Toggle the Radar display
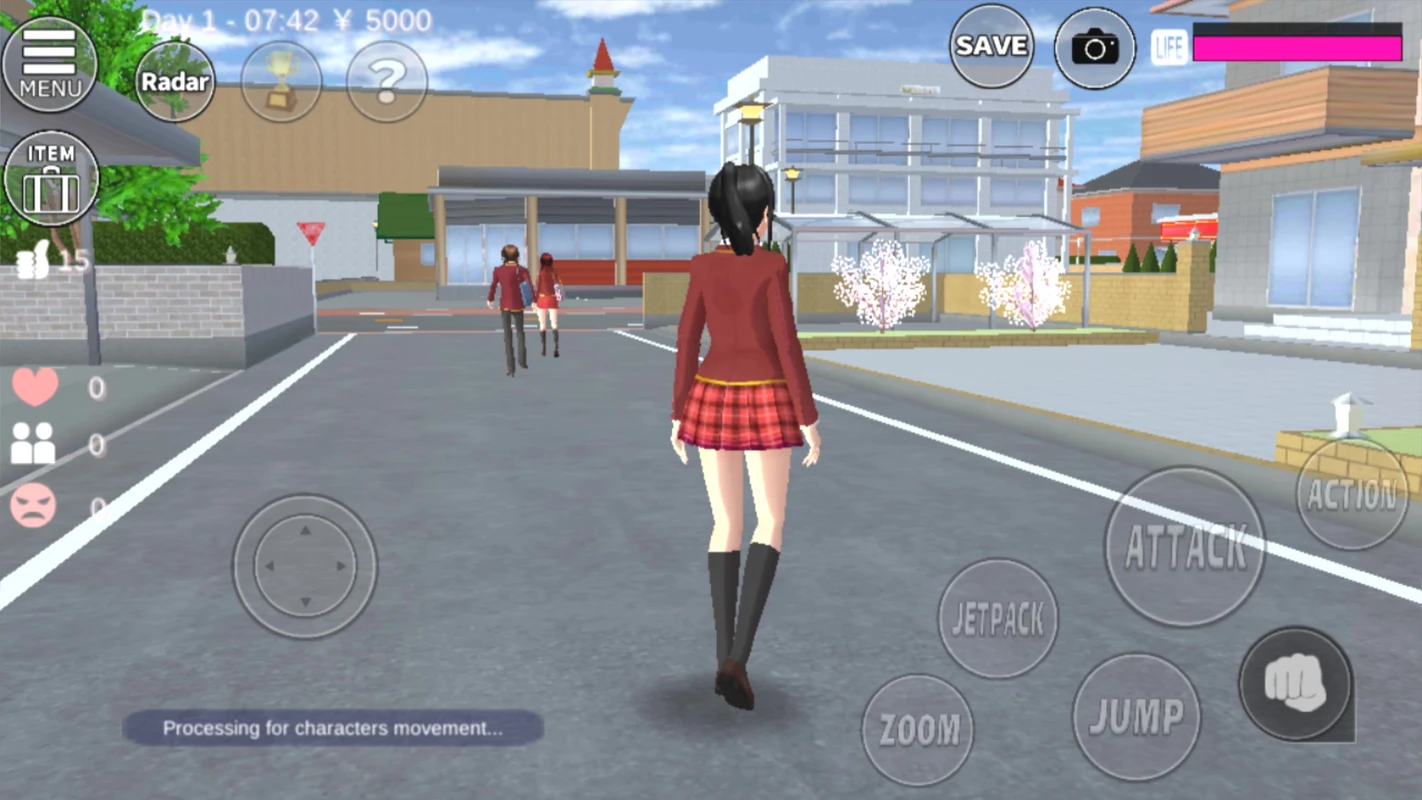The width and height of the screenshot is (1422, 800). tap(175, 82)
